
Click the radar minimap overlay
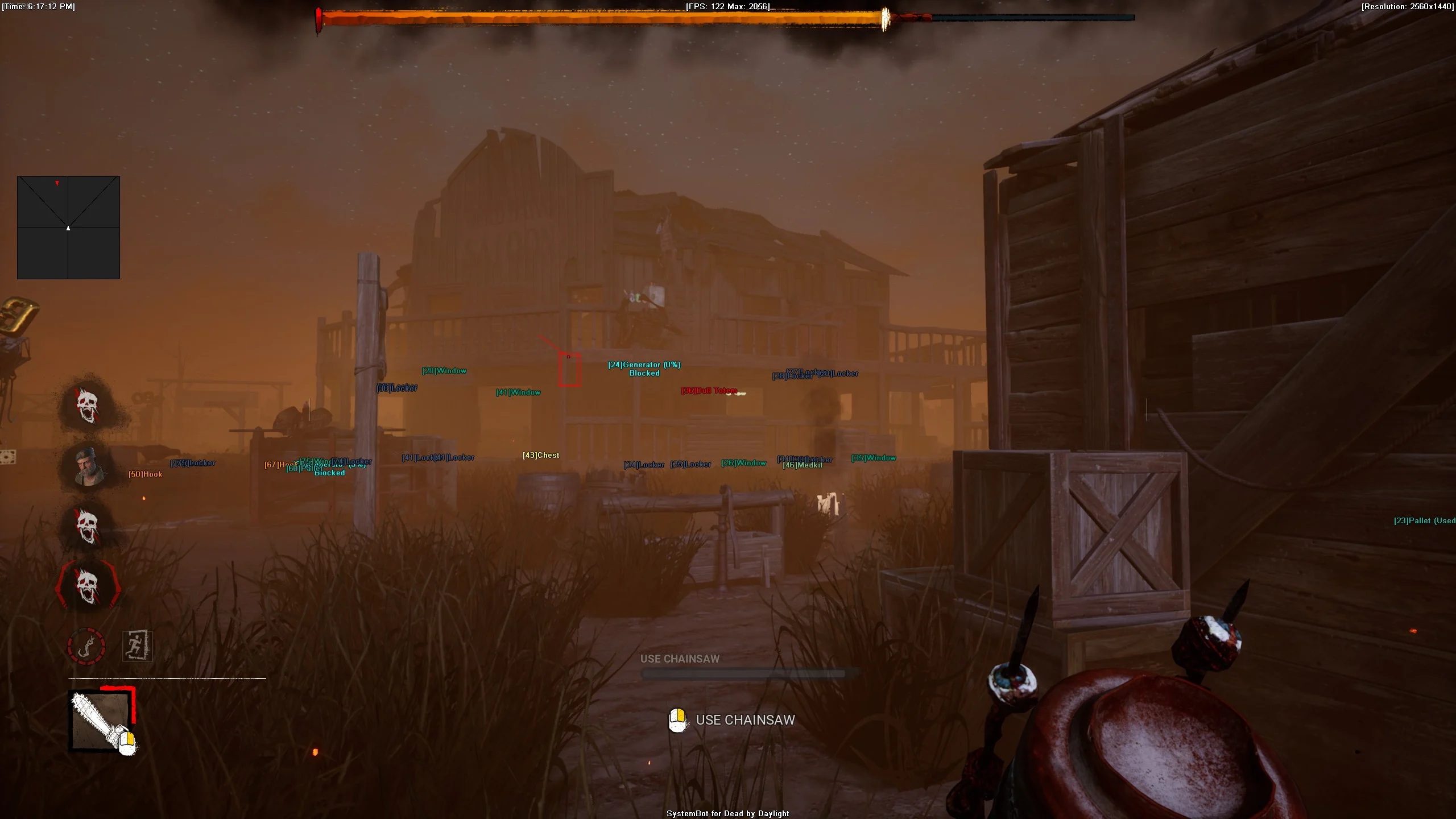68,227
